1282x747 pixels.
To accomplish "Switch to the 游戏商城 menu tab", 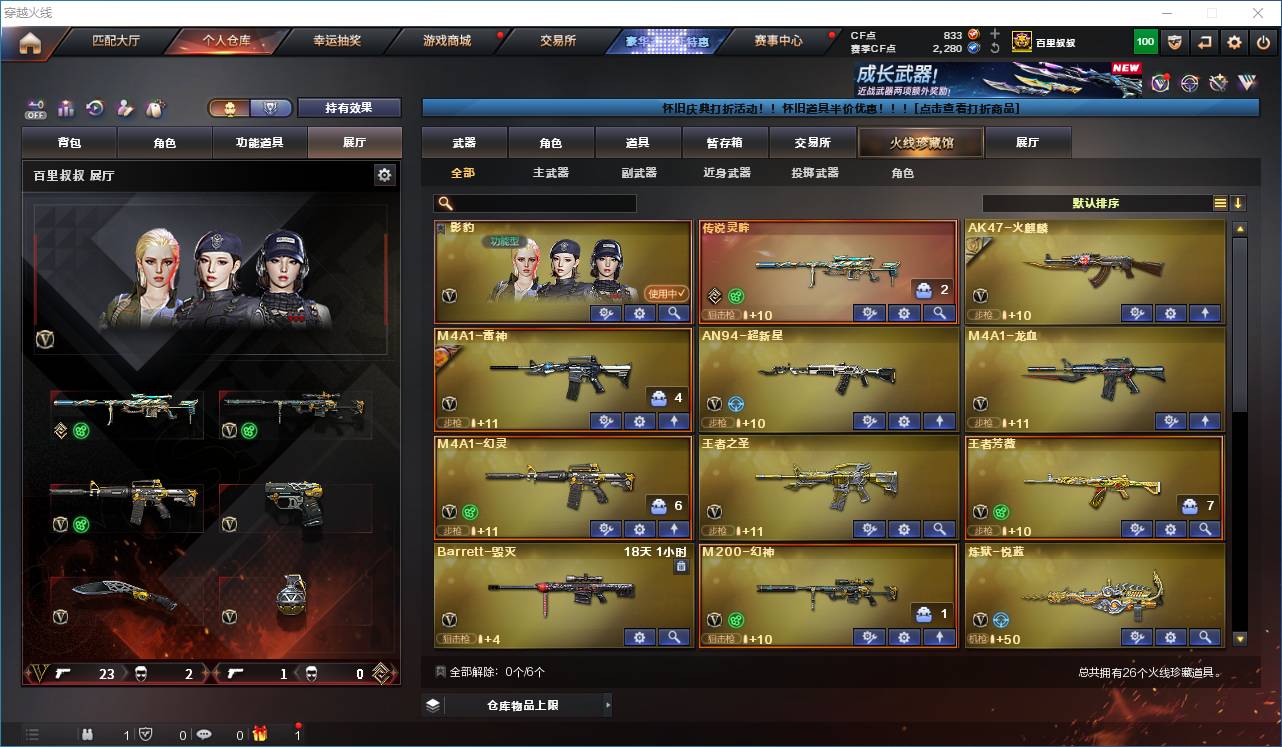I will click(450, 42).
